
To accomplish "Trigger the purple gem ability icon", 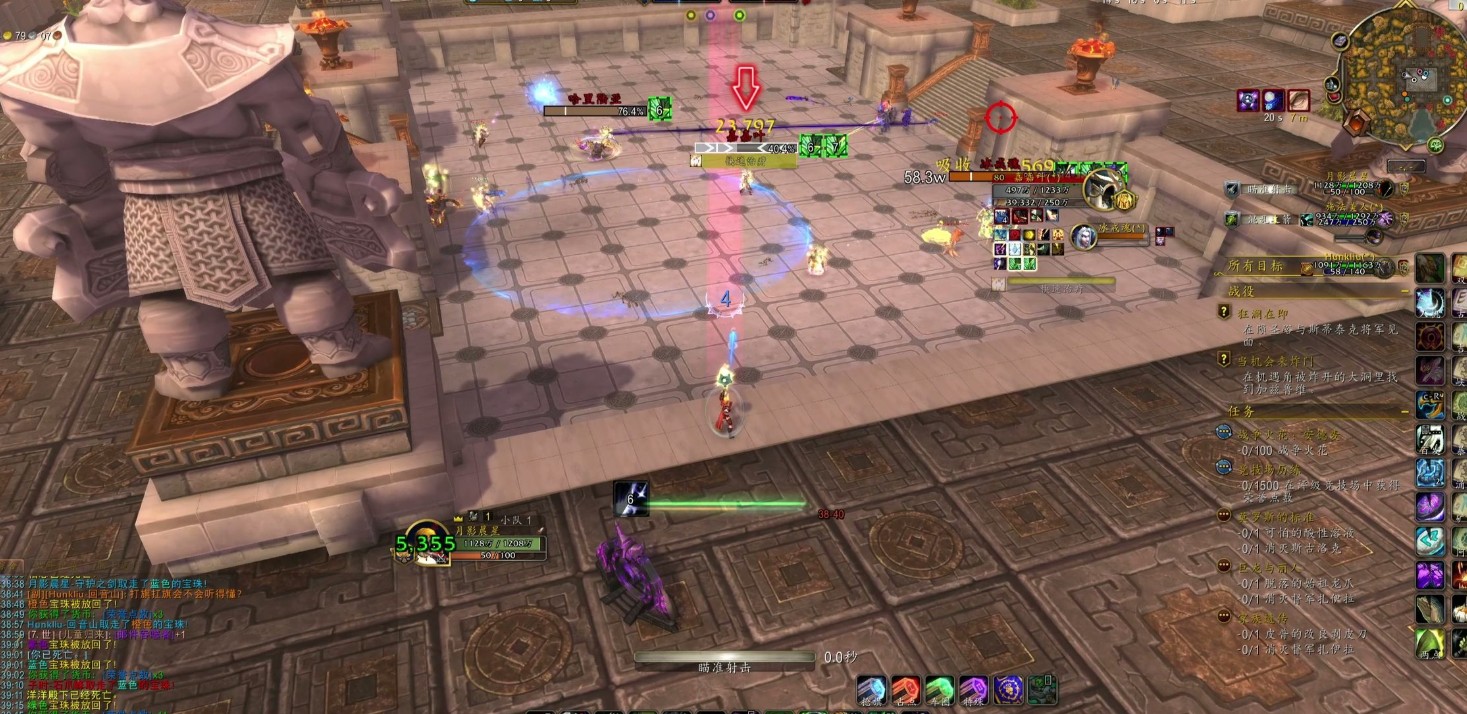I will 973,690.
